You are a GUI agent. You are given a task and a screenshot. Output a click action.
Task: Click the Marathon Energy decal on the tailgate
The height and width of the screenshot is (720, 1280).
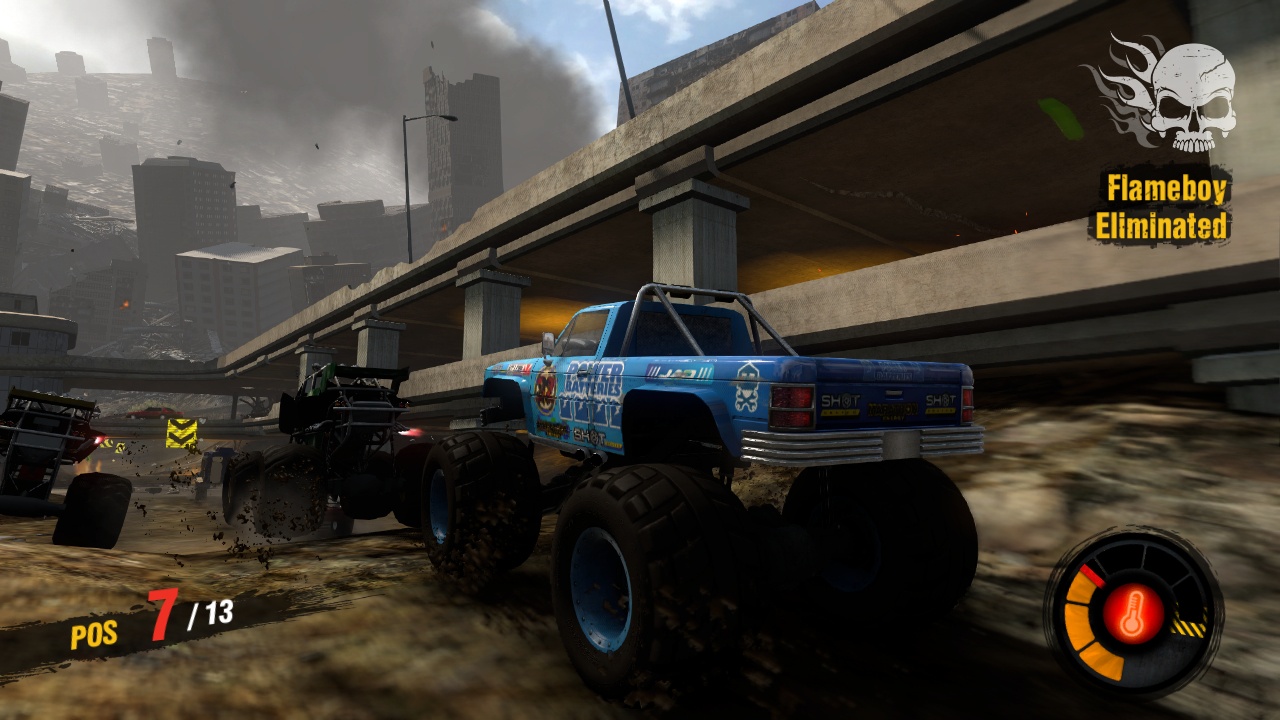tap(892, 411)
